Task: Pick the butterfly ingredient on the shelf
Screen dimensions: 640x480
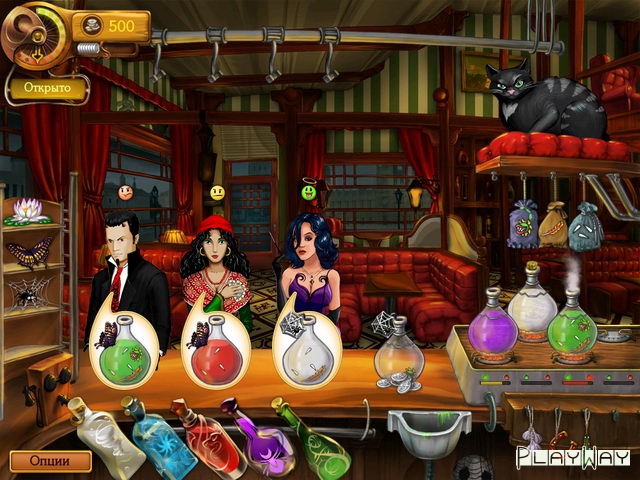Action: coord(29,254)
